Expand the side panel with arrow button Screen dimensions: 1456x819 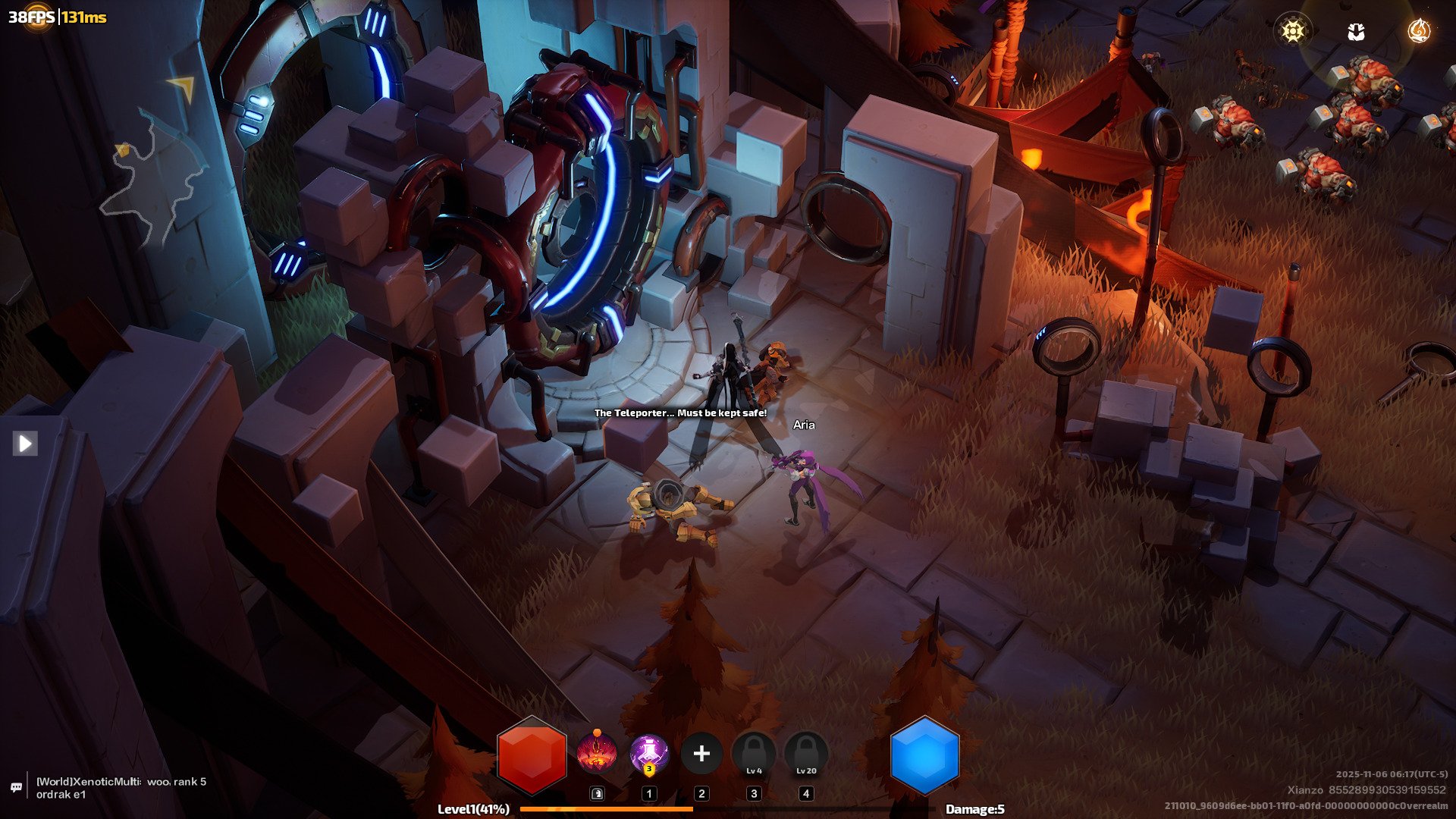(x=25, y=443)
